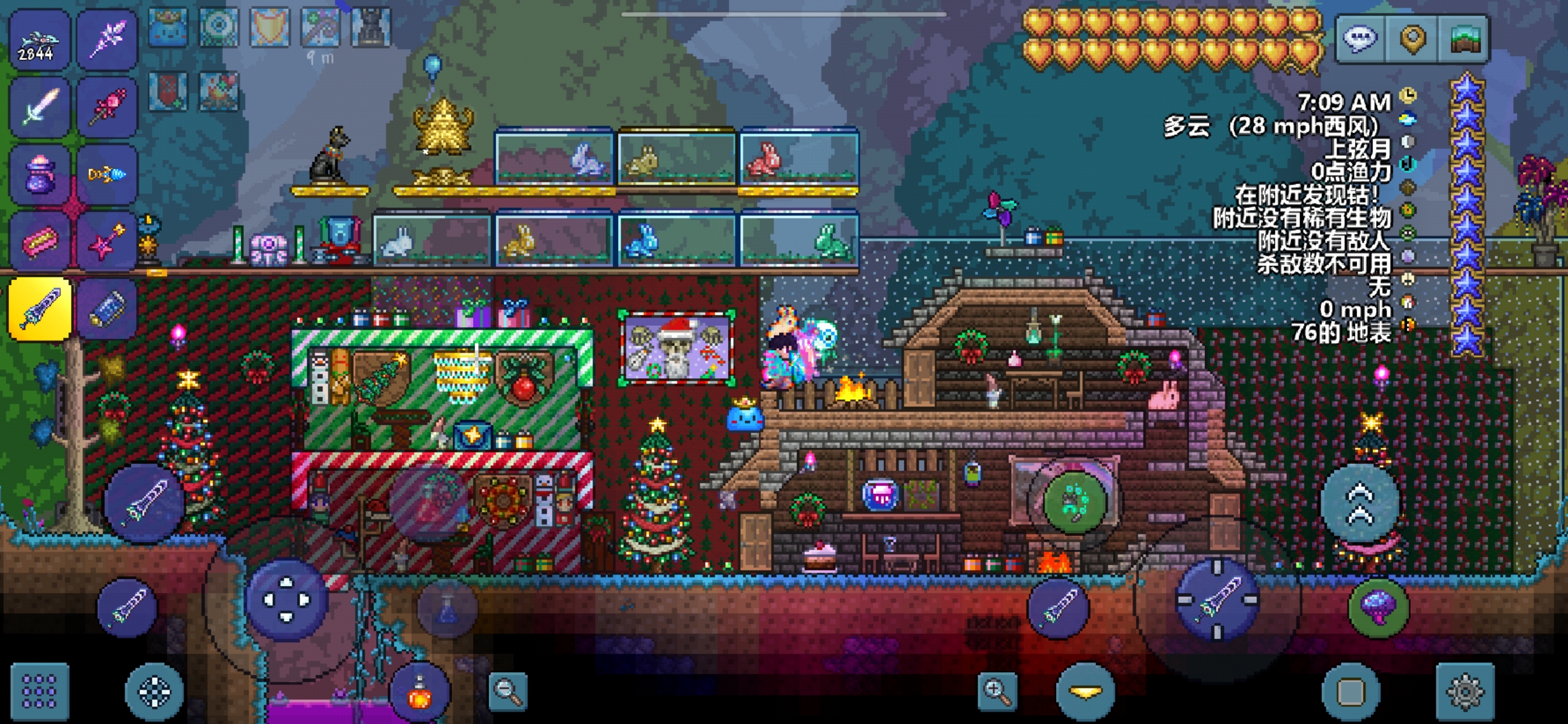Image resolution: width=1568 pixels, height=724 pixels.
Task: Open the settings gear button
Action: point(1464,691)
